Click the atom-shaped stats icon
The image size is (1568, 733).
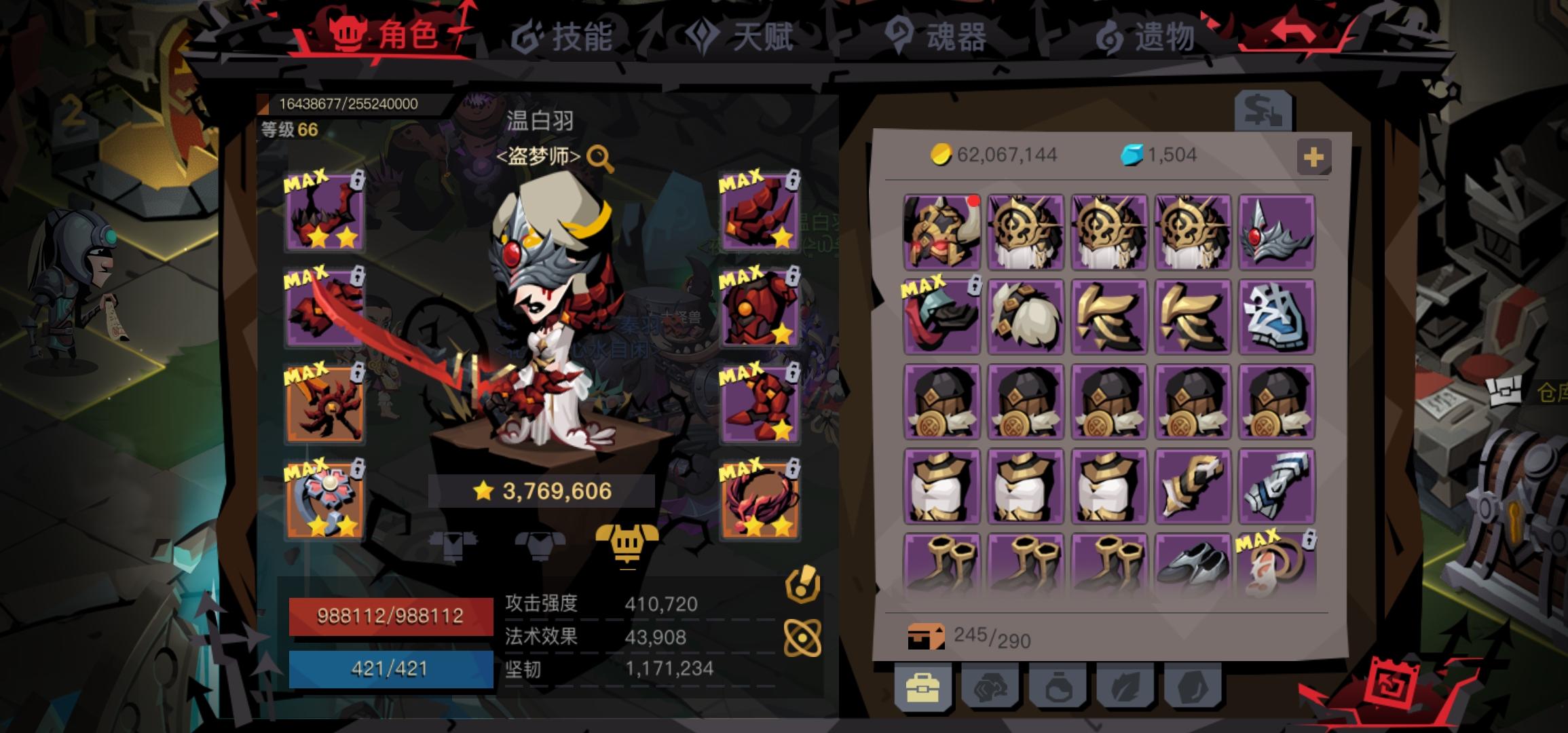802,637
